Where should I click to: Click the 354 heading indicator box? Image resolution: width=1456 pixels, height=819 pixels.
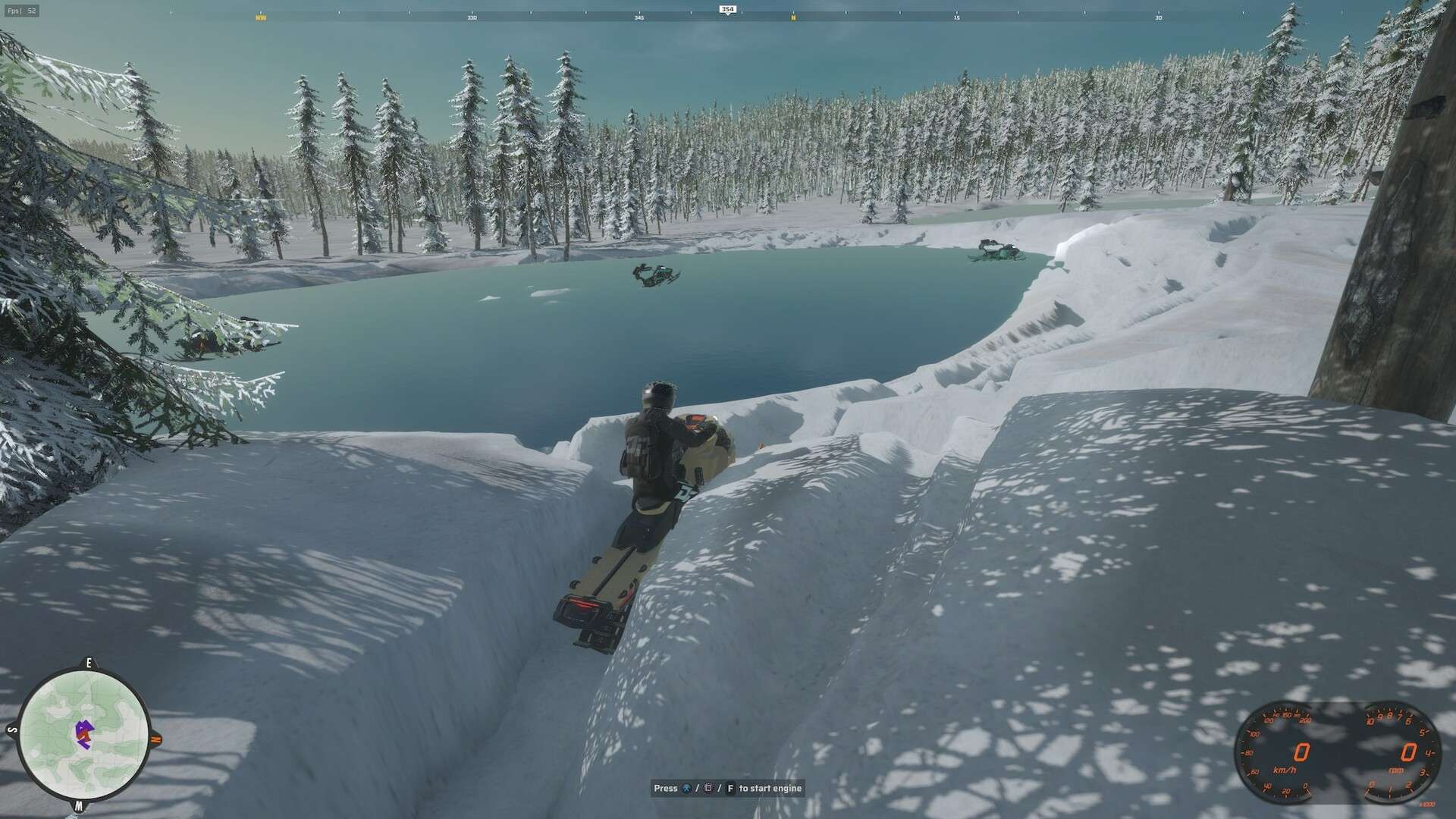click(x=726, y=8)
